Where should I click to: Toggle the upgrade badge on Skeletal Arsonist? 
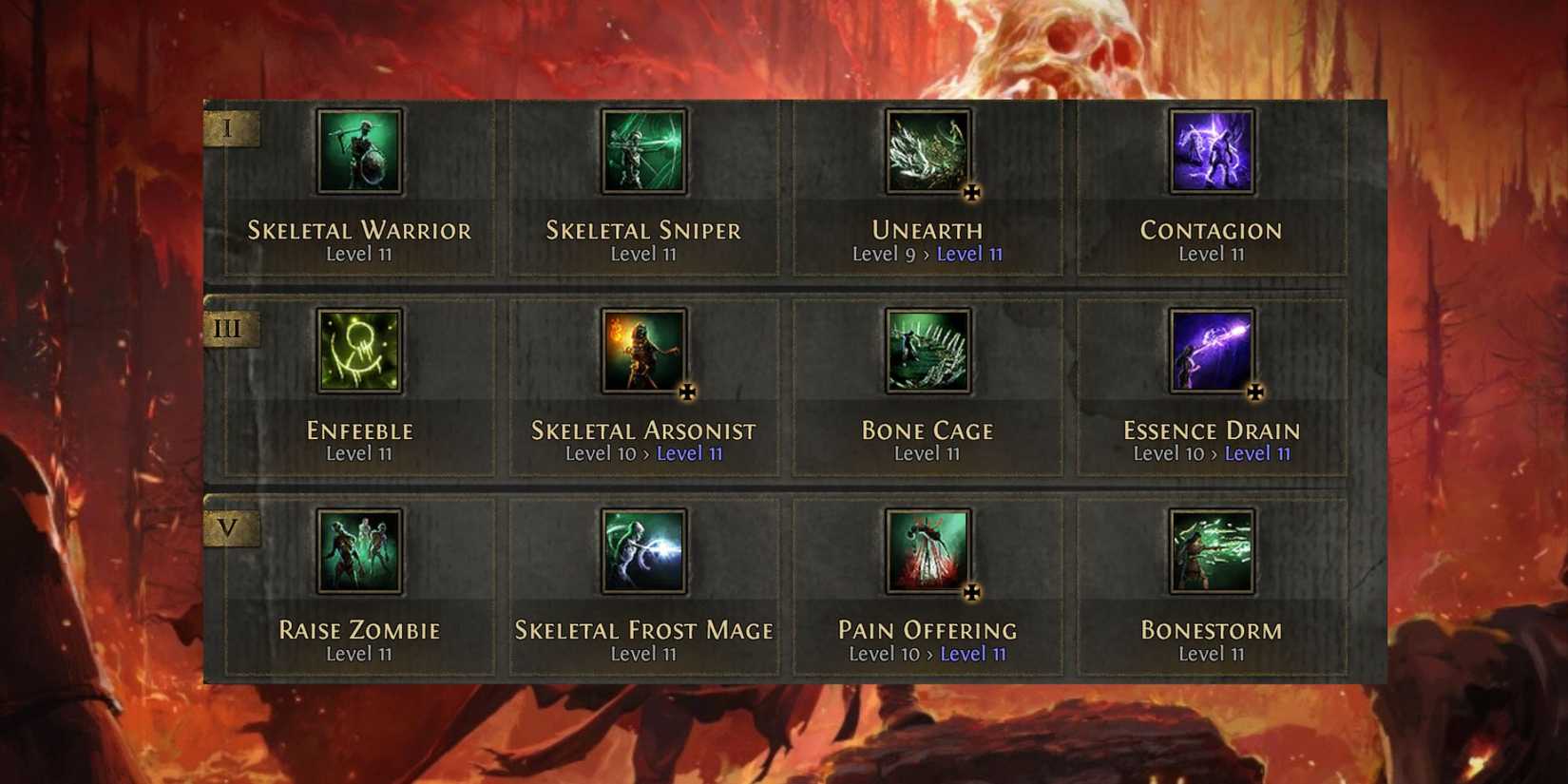pyautogui.click(x=686, y=392)
